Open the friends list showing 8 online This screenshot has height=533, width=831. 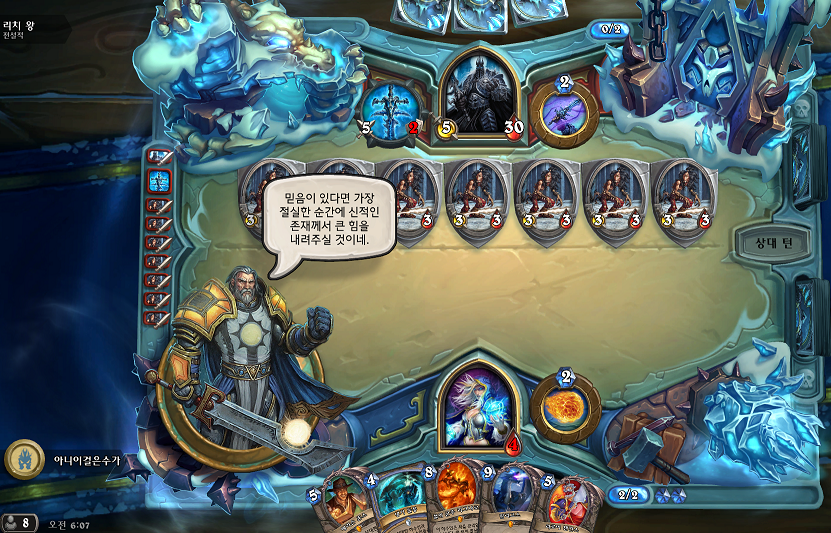tap(19, 523)
